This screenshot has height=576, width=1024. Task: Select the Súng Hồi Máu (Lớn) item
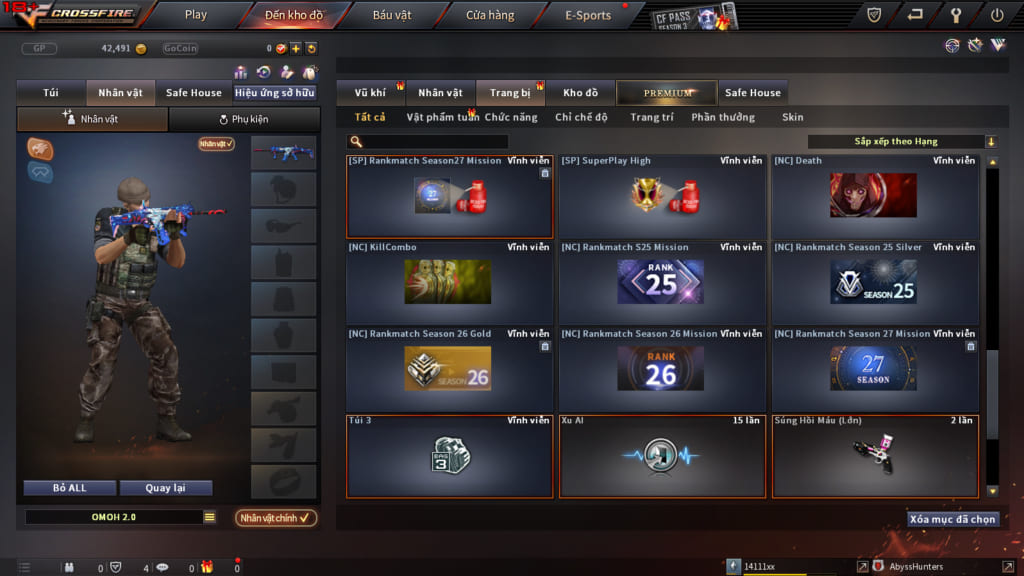[874, 456]
